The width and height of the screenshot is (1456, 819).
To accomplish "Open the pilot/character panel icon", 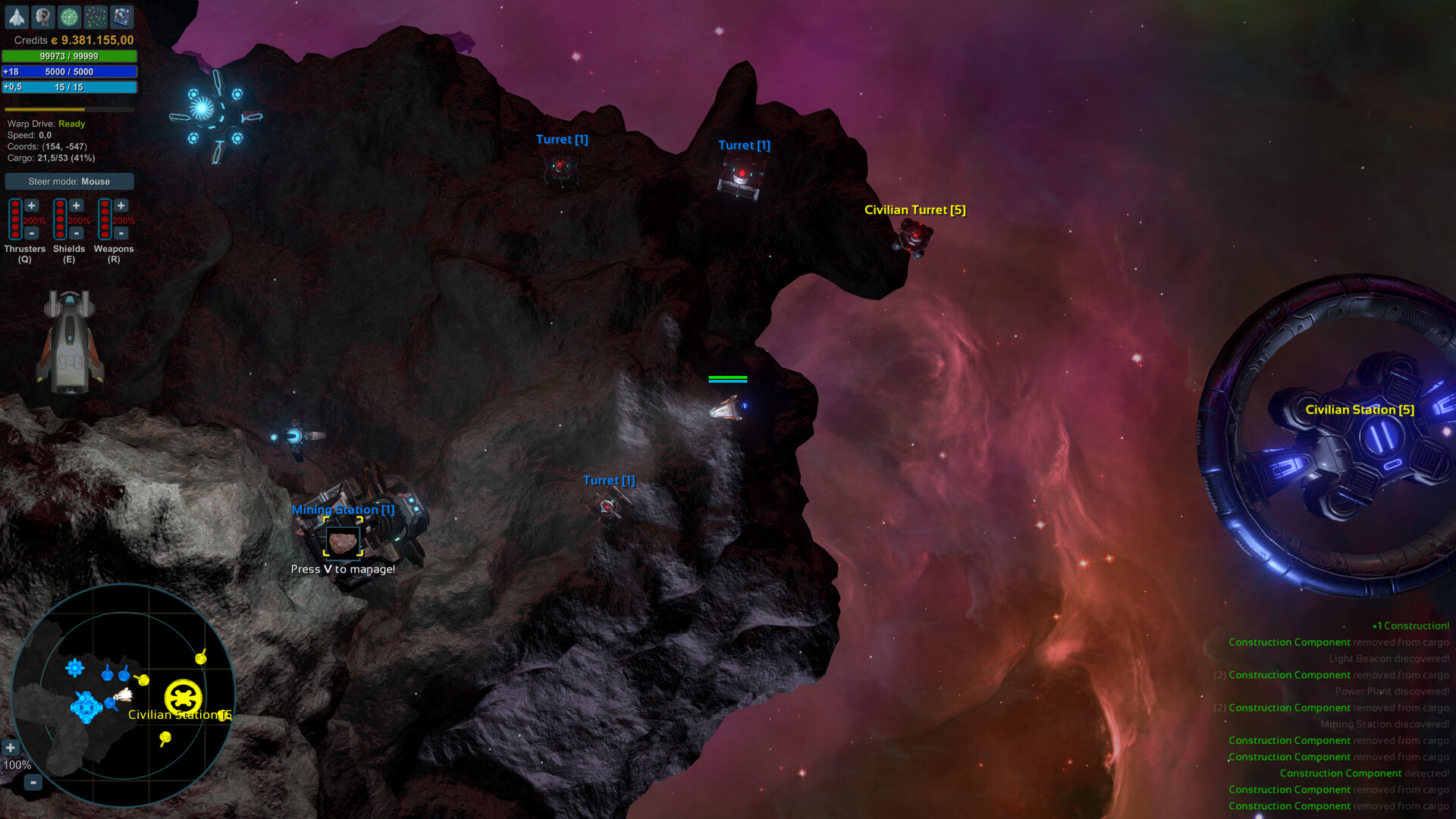I will pyautogui.click(x=43, y=17).
